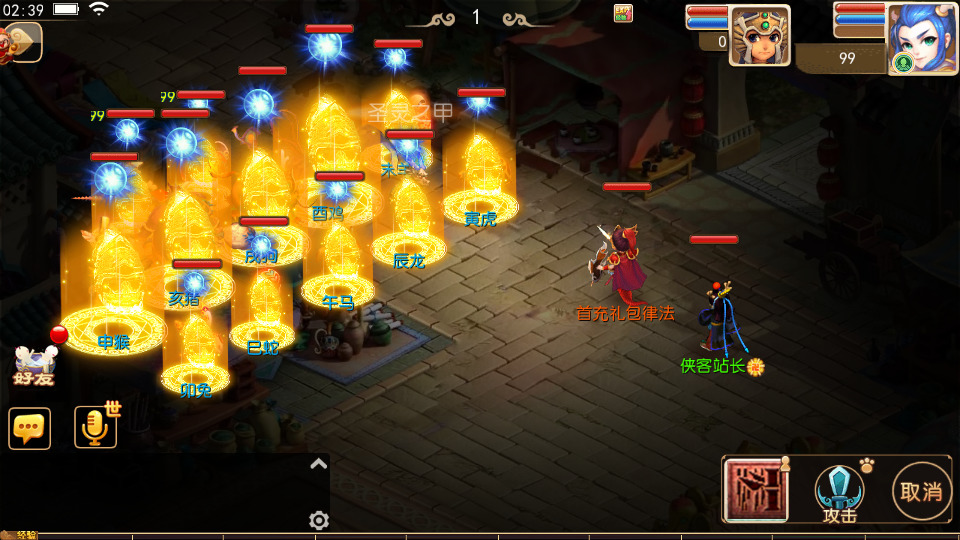Open the corner avatar button beside the clock
The height and width of the screenshot is (540, 960).
coord(22,42)
